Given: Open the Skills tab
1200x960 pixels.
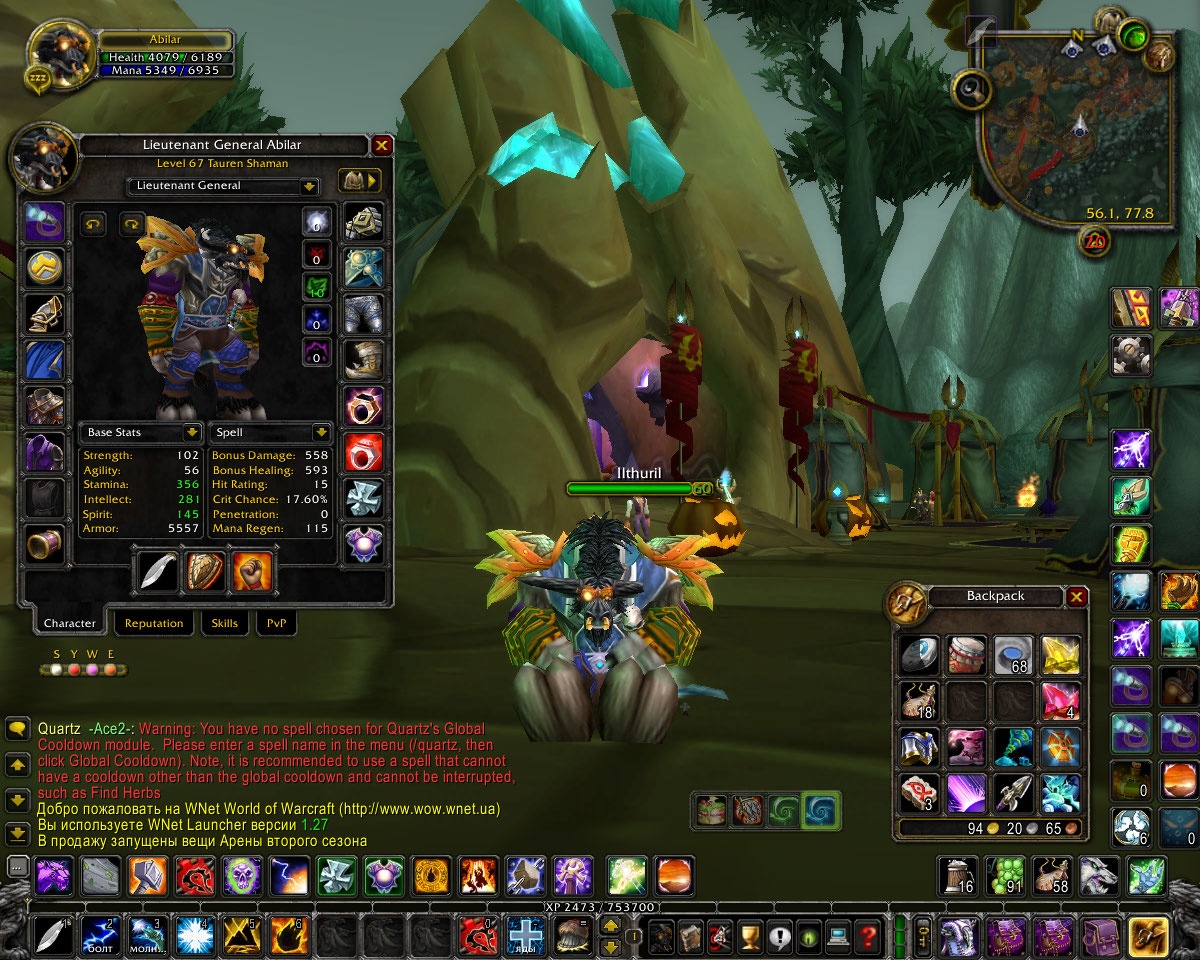Looking at the screenshot, I should pos(225,623).
